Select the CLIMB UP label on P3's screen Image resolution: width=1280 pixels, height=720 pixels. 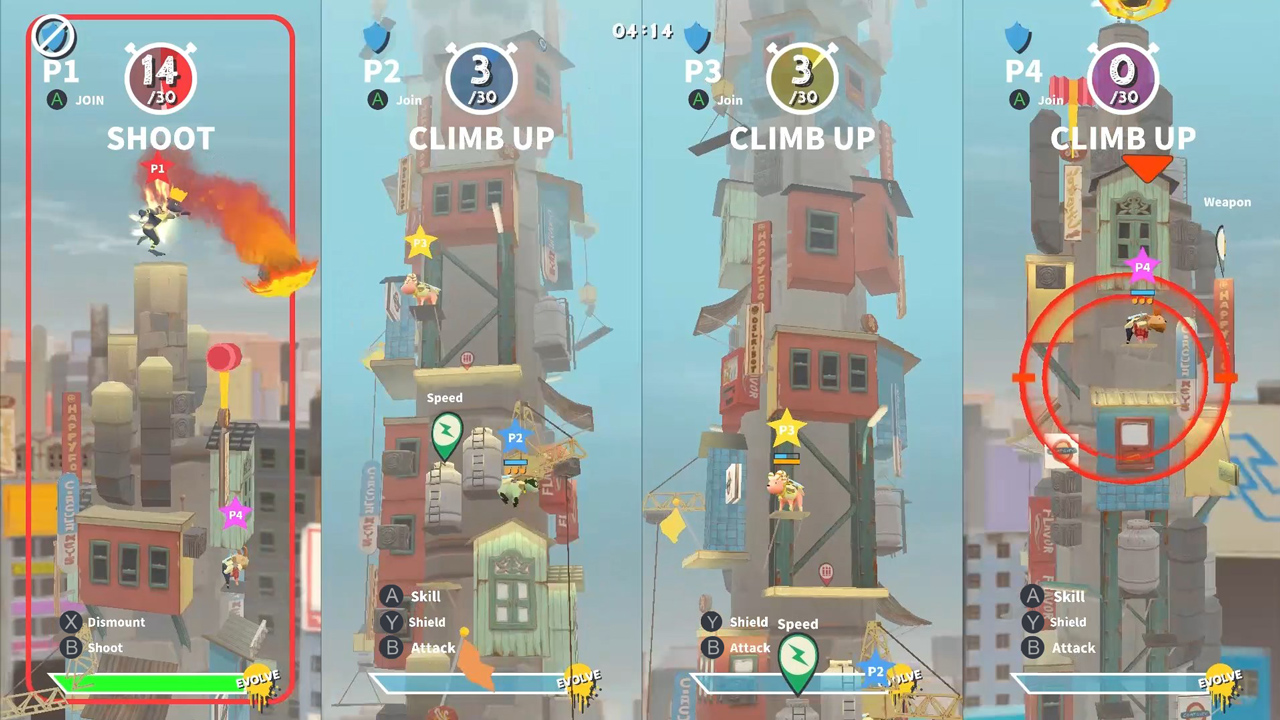tap(801, 139)
